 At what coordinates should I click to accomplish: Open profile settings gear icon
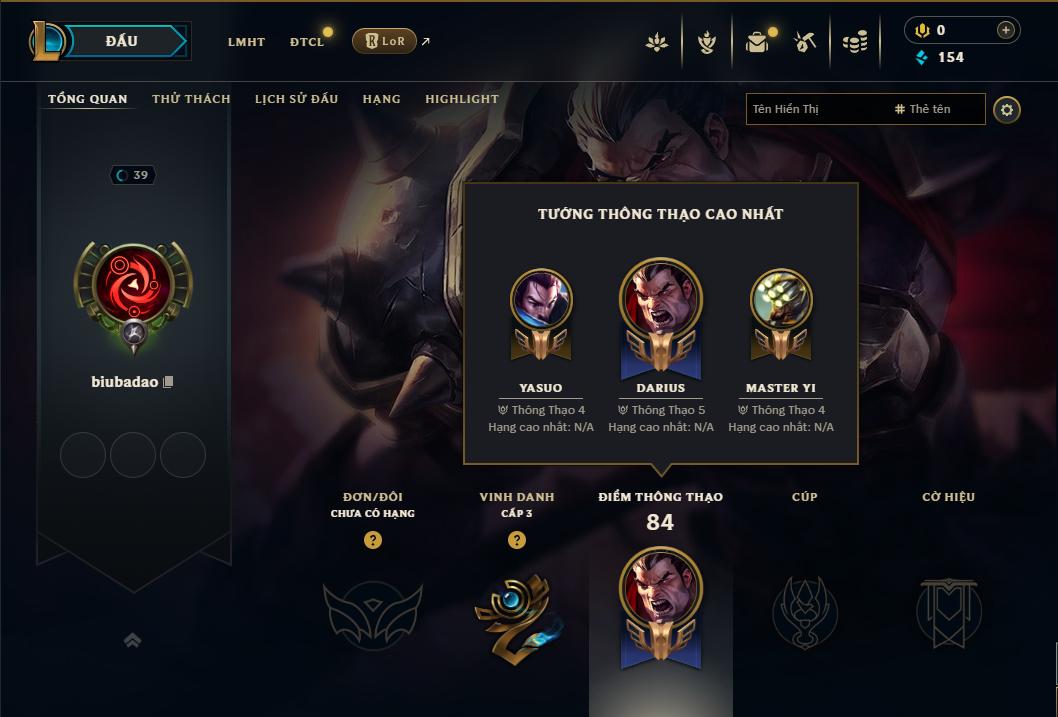[x=1007, y=110]
